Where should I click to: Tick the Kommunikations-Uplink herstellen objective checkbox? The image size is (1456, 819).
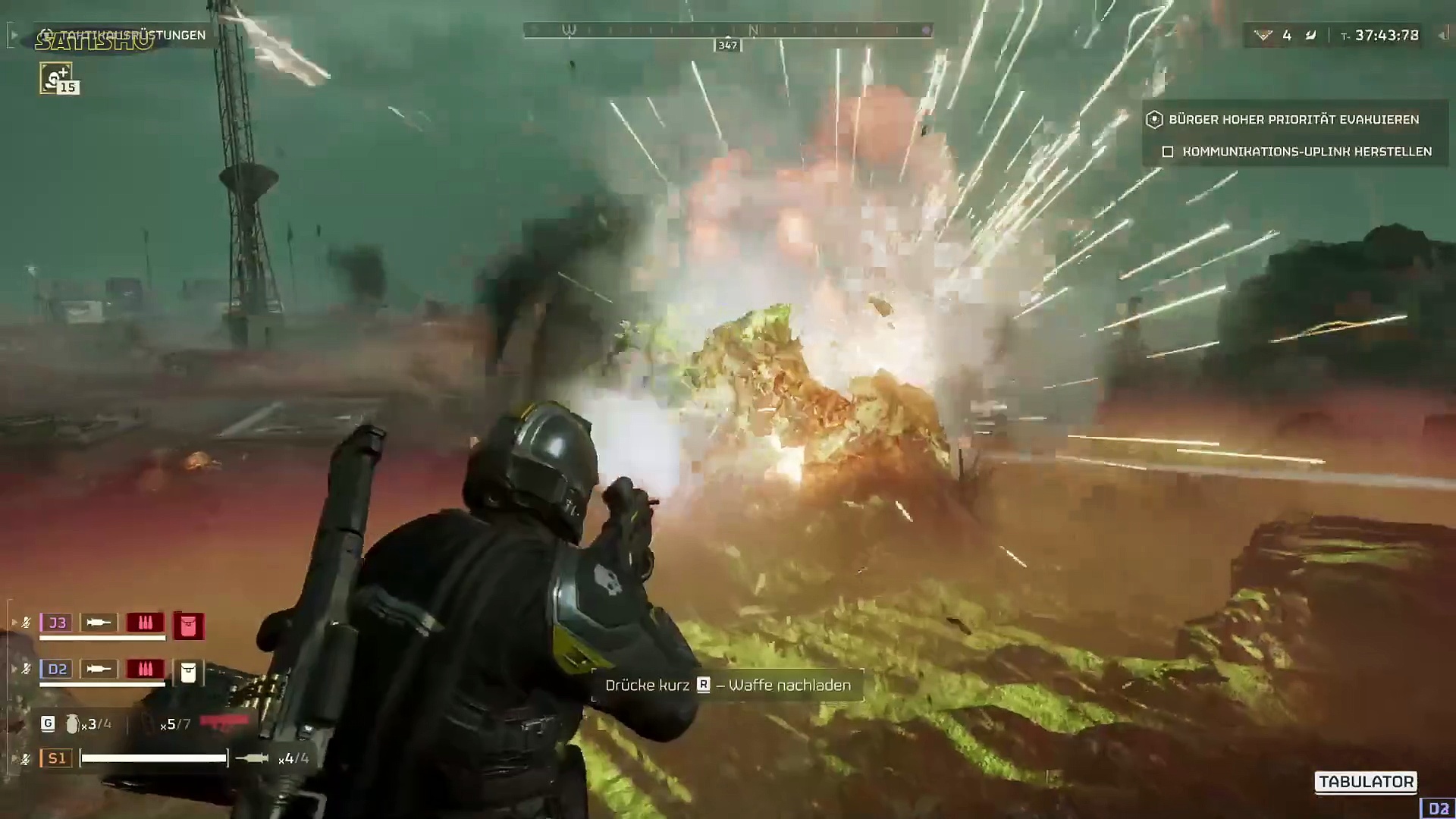(x=1168, y=152)
